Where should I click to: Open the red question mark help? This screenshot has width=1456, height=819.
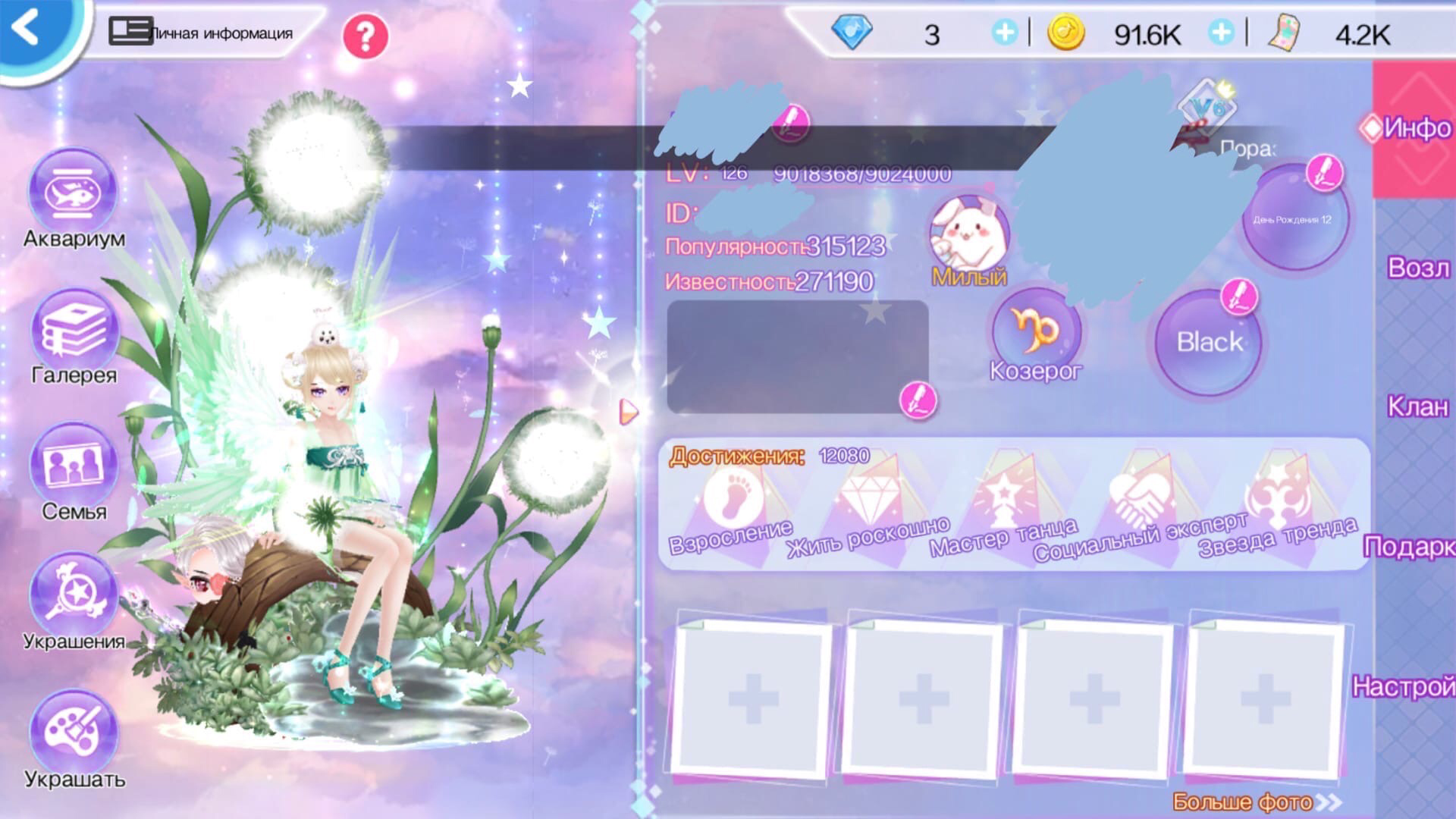coord(365,36)
